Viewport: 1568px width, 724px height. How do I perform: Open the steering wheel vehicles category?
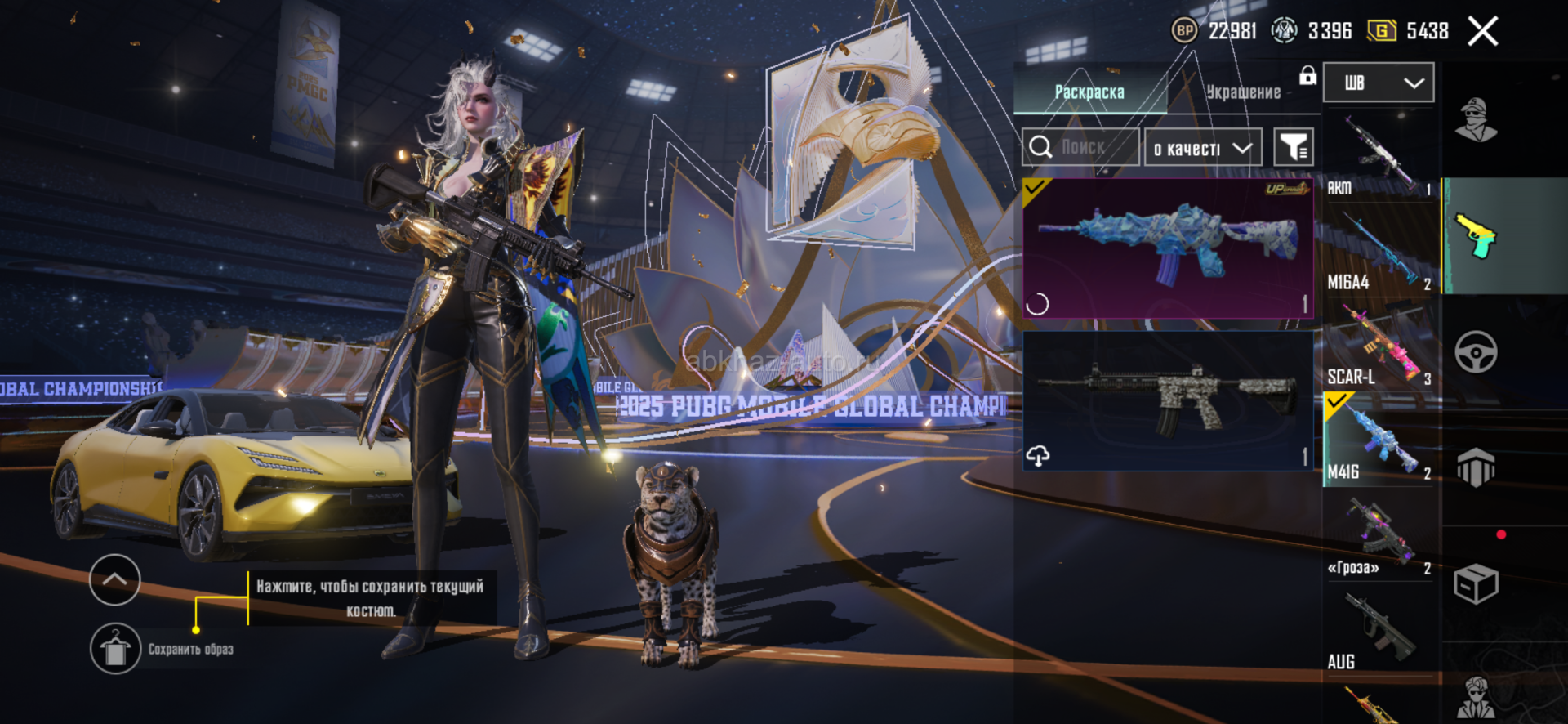1476,352
